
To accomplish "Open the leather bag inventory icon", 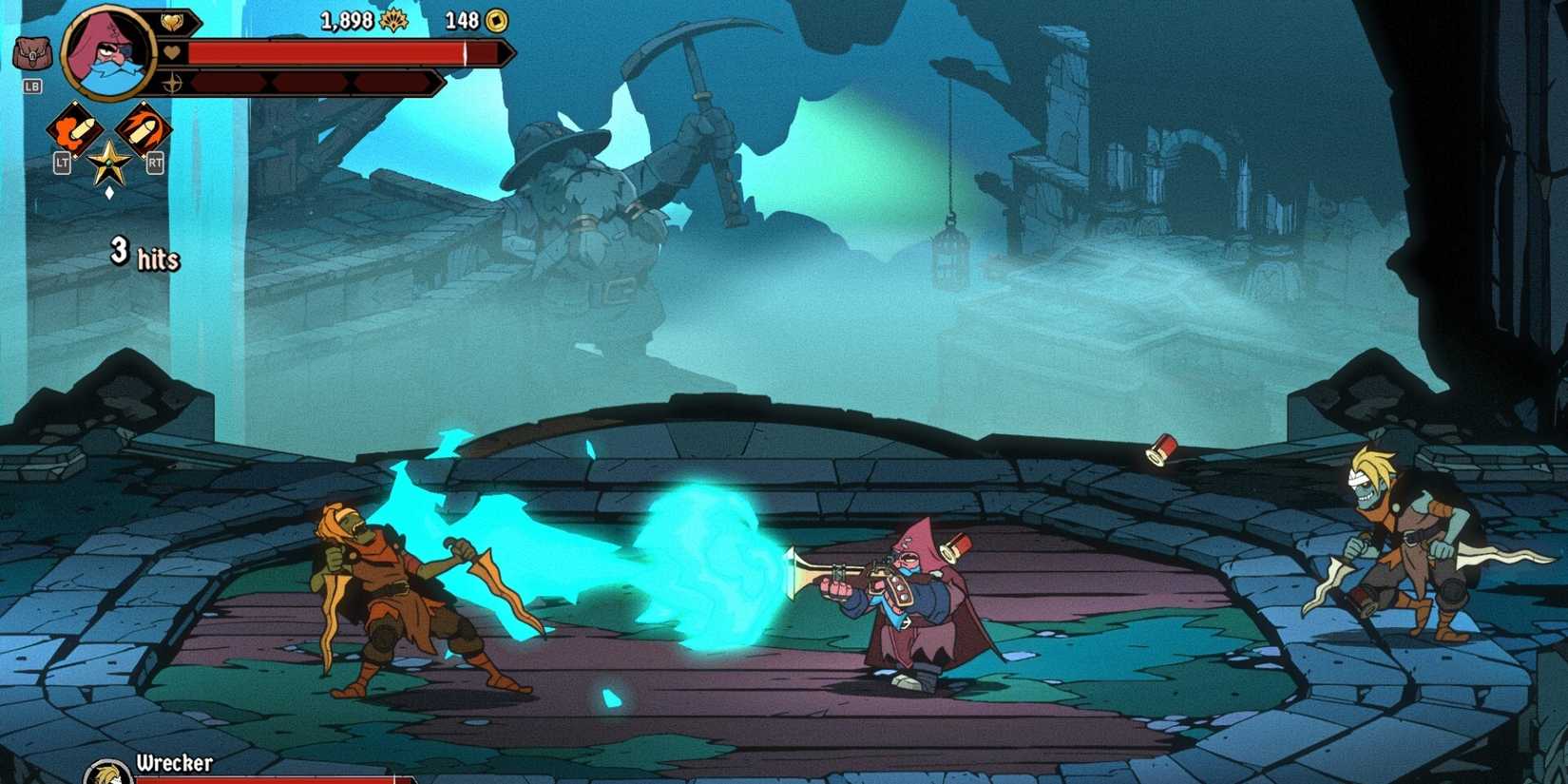I will click(31, 54).
